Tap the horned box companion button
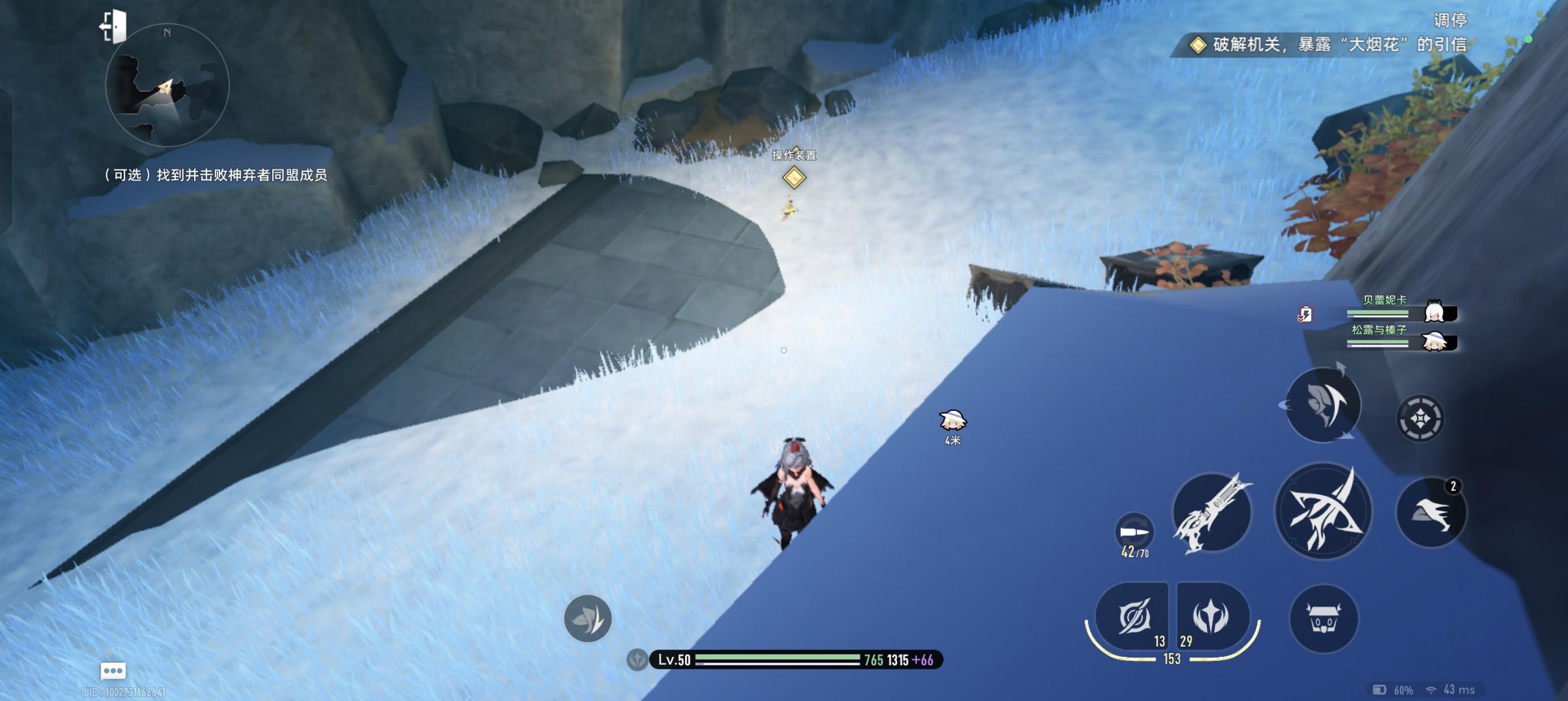The image size is (1568, 701). [1323, 619]
